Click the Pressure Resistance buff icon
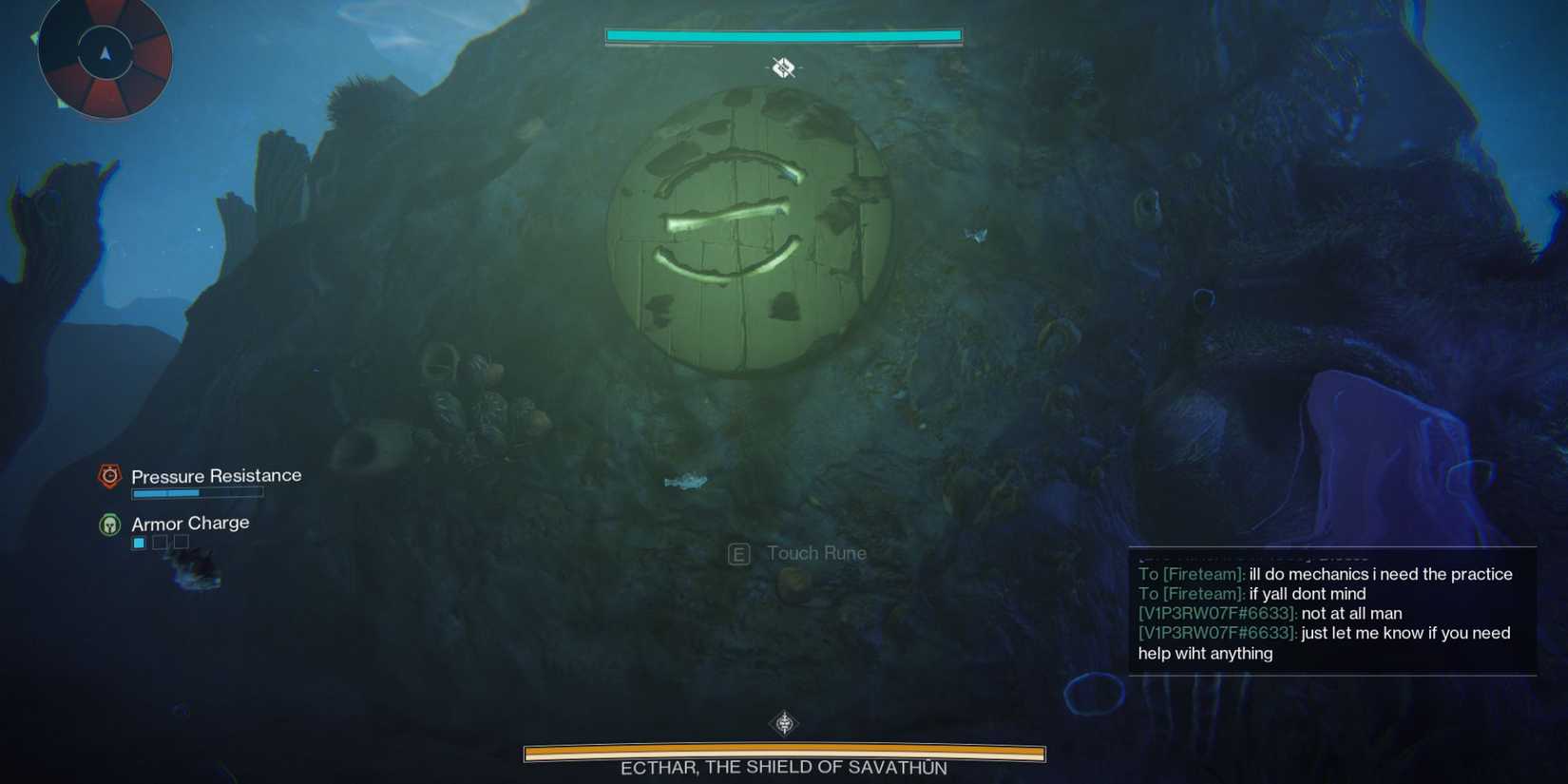 coord(109,475)
